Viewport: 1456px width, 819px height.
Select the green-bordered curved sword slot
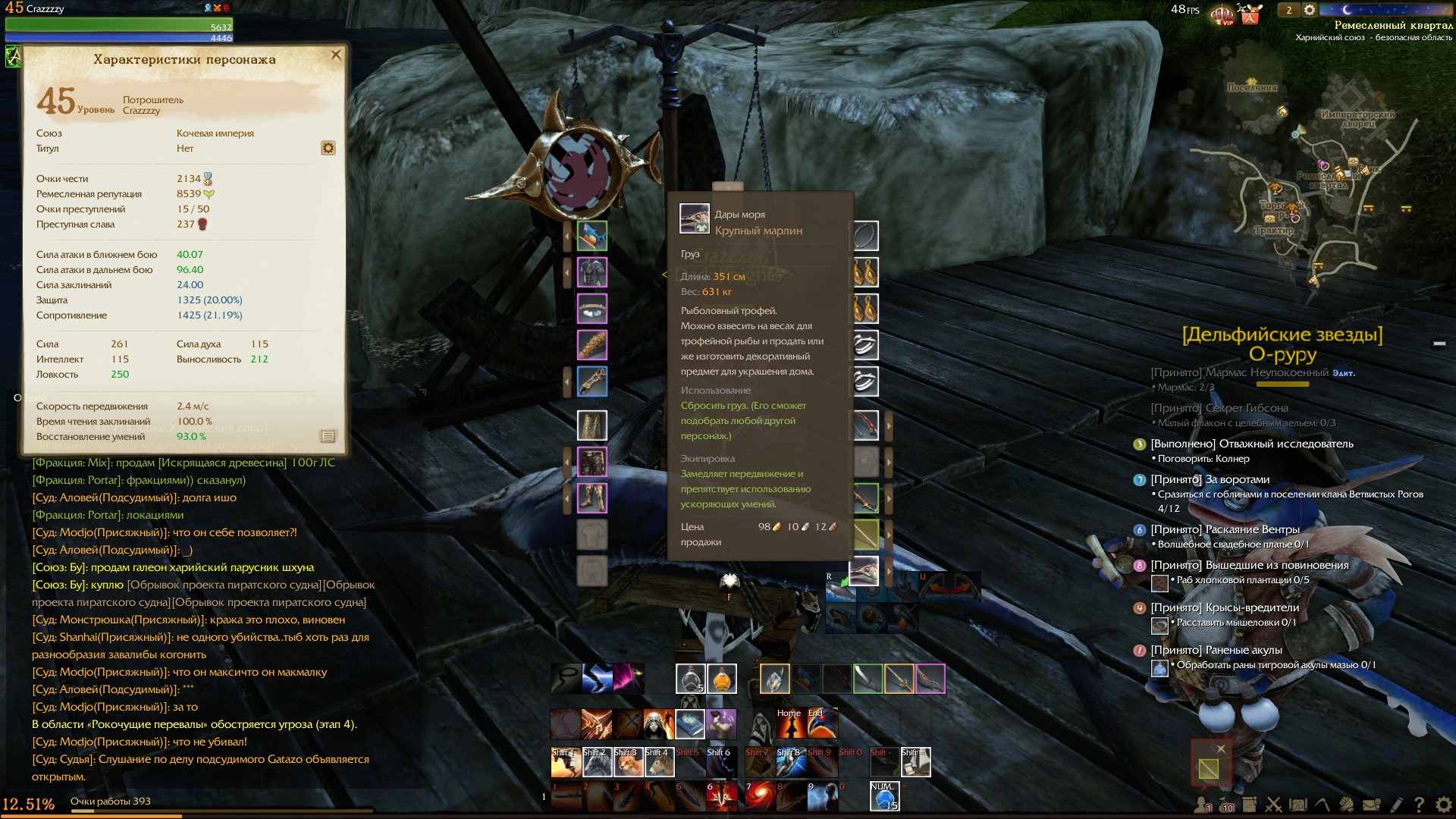pyautogui.click(x=868, y=679)
